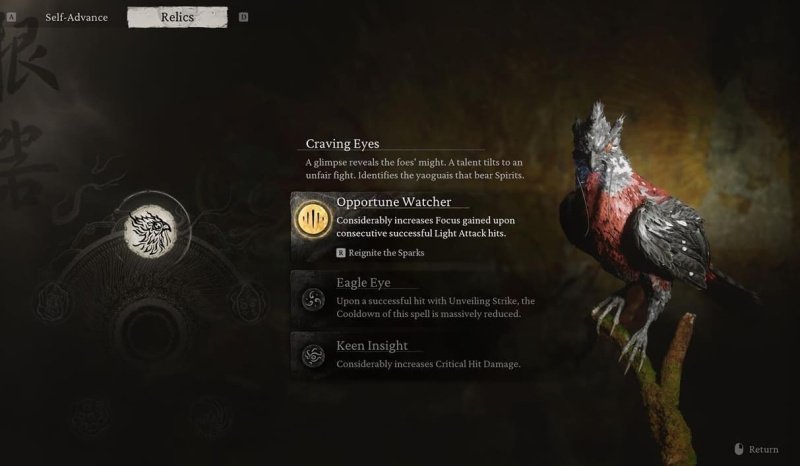Screen dimensions: 800x466
Task: Select the Craving Eyes bird relic icon
Action: tap(148, 229)
